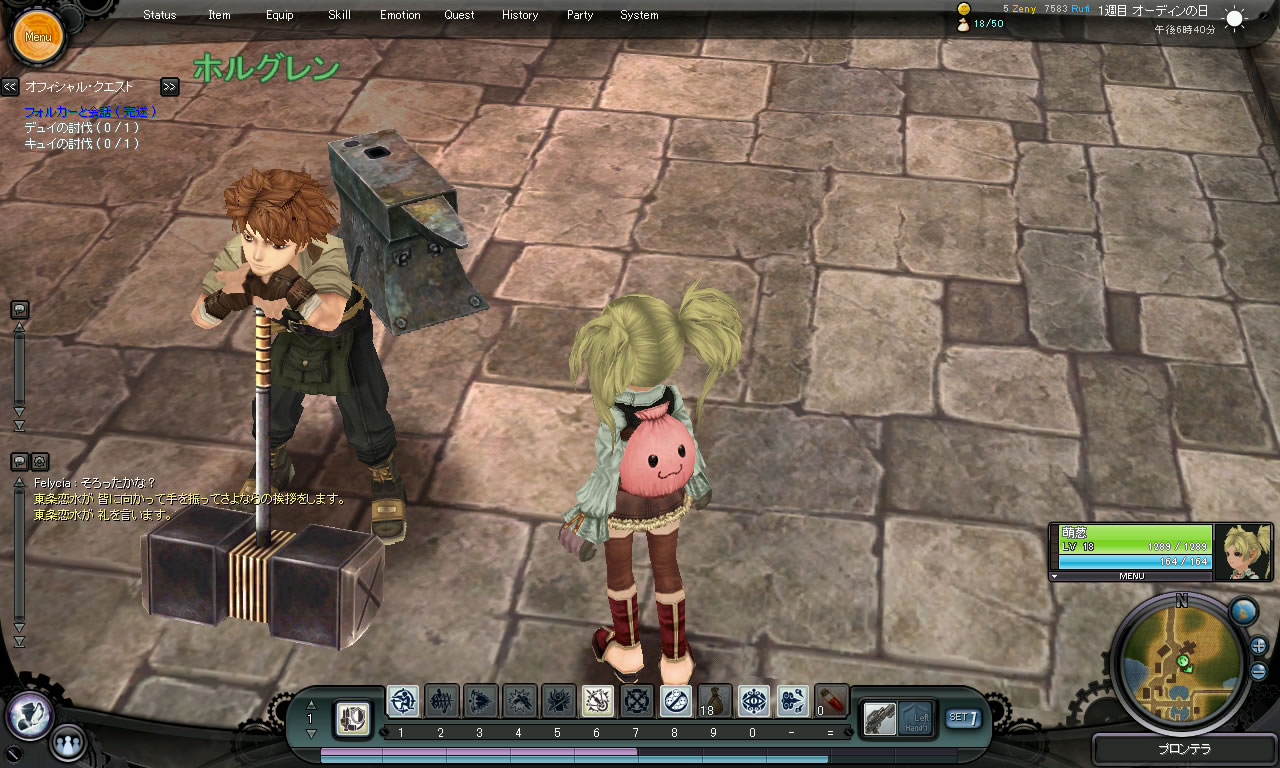Screen dimensions: 1280x768
Task: Open the Skill menu
Action: (339, 15)
